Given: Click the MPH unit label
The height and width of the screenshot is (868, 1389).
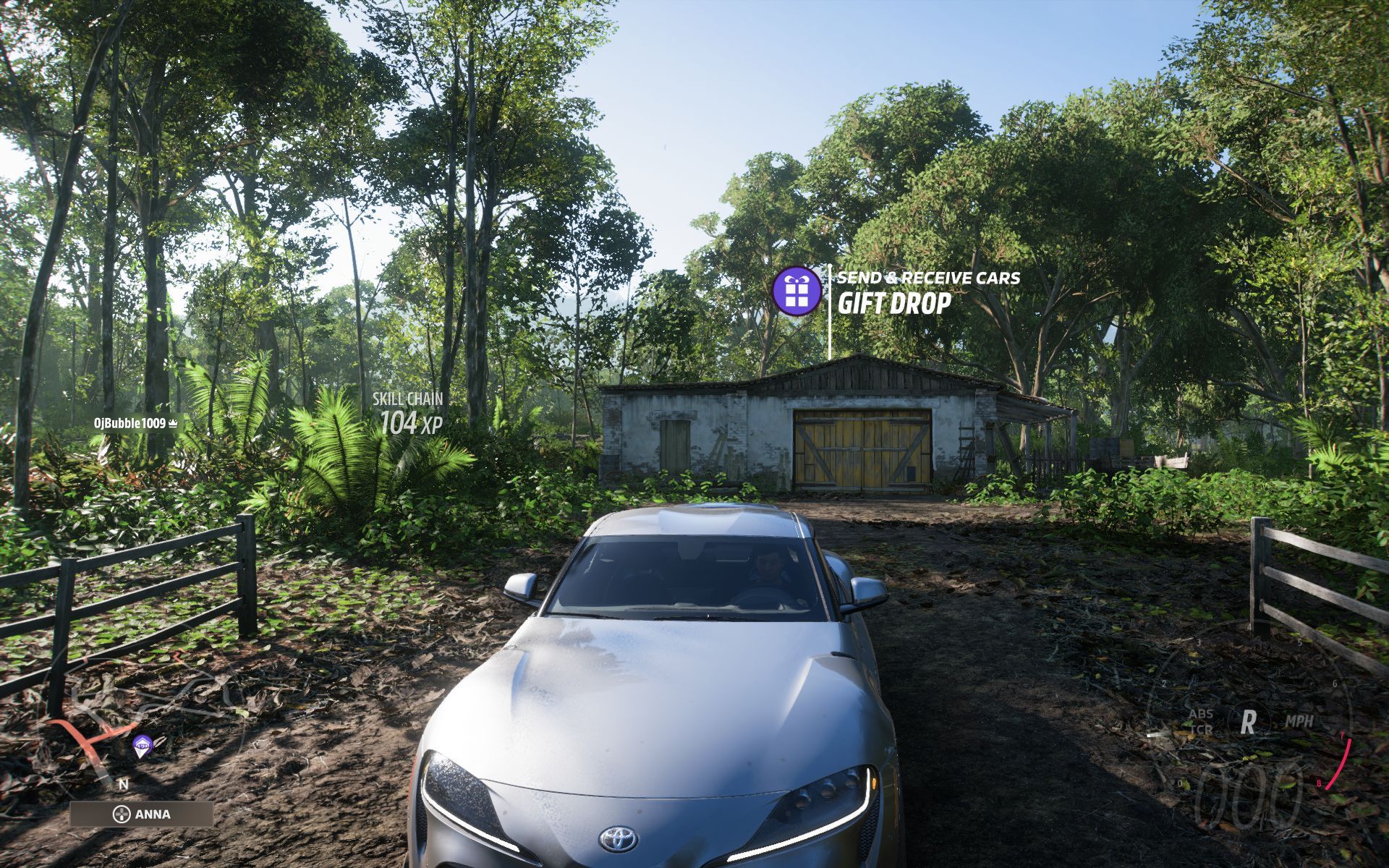Looking at the screenshot, I should tap(1301, 720).
